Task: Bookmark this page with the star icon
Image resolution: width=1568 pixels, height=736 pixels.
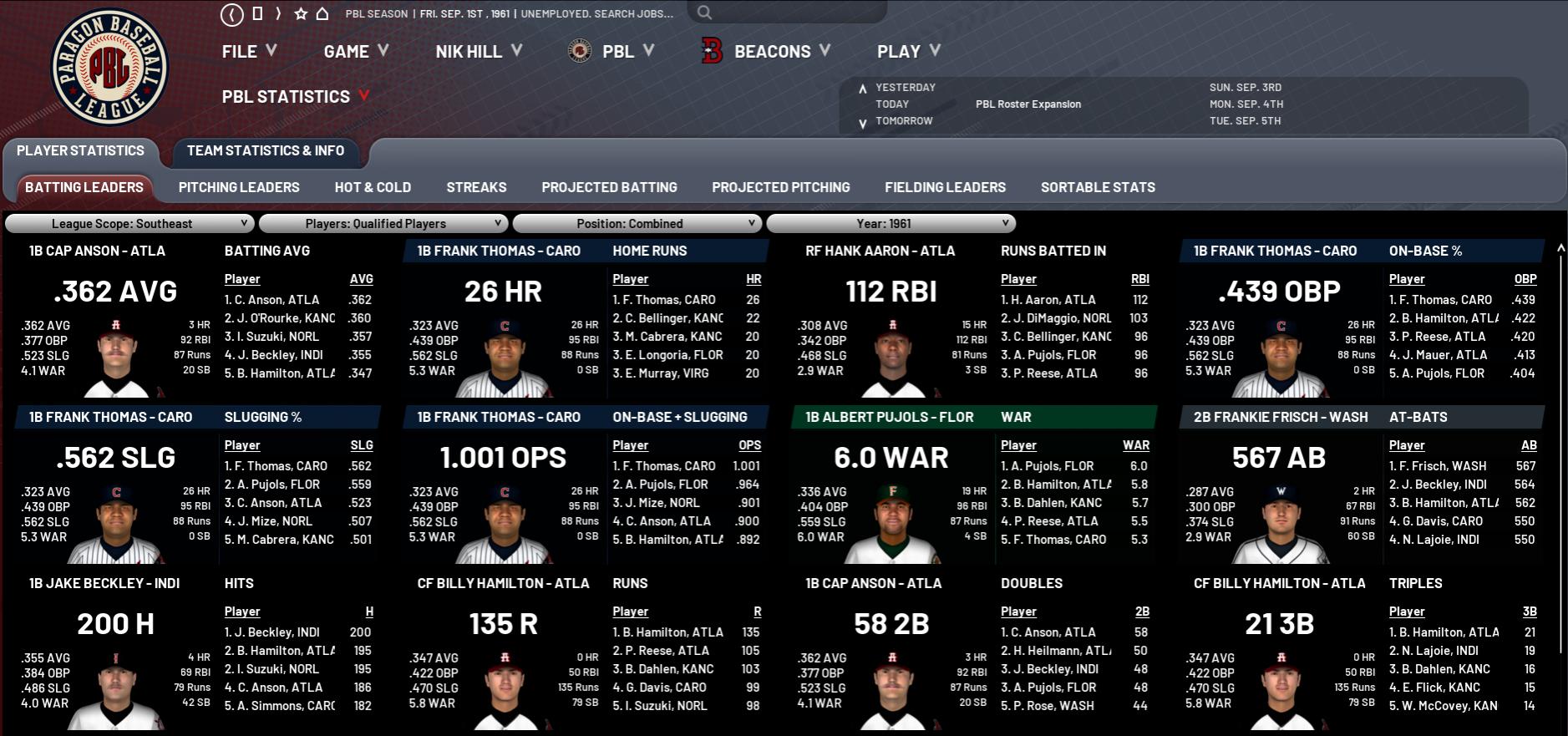Action: [301, 13]
